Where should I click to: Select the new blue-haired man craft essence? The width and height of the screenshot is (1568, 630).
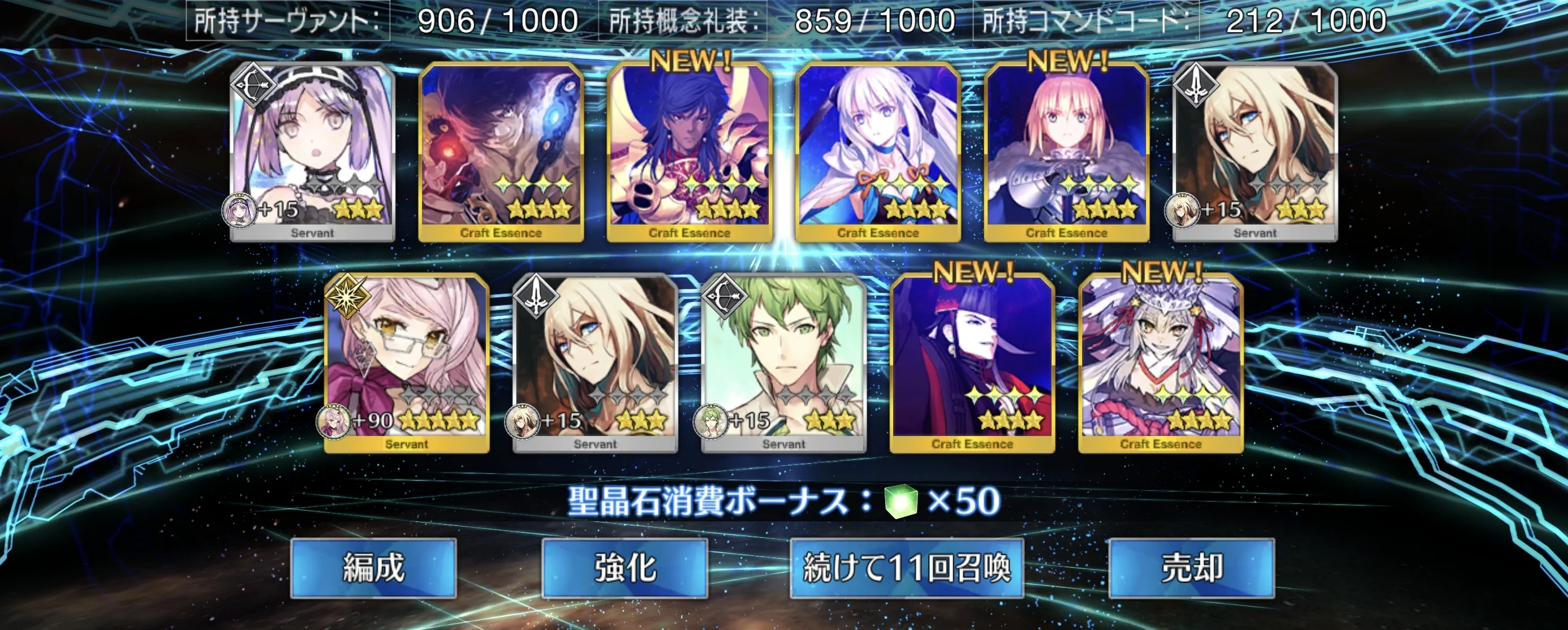[690, 152]
